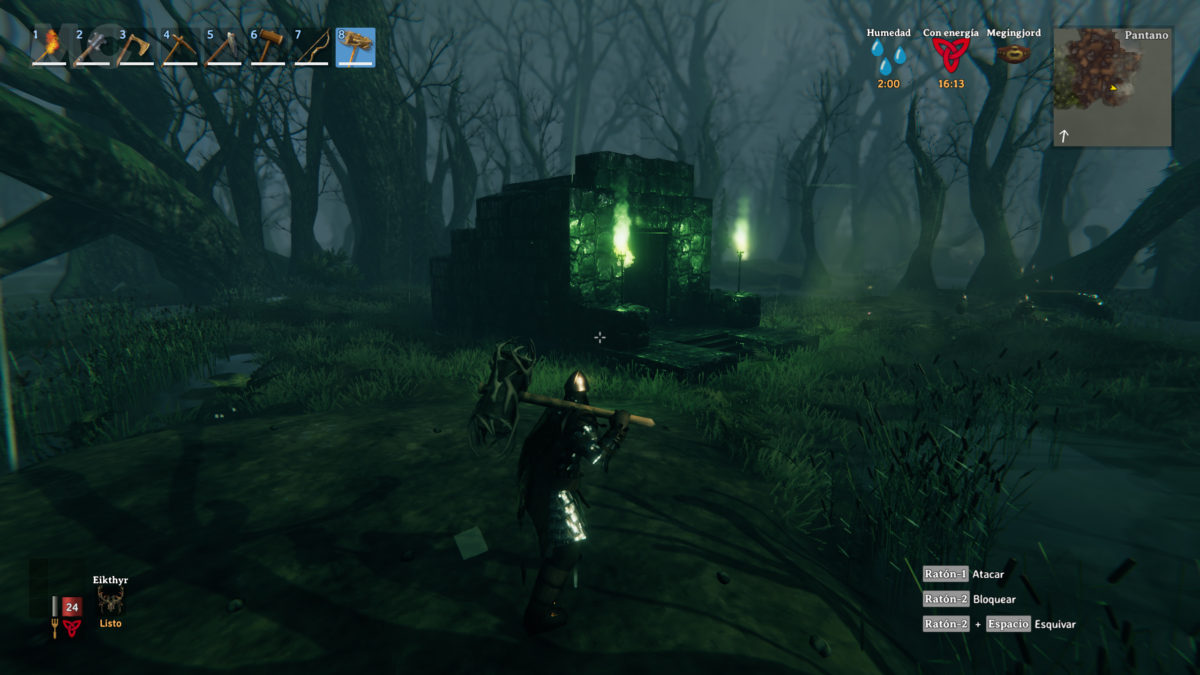Image resolution: width=1200 pixels, height=675 pixels.
Task: Choose the axe in hotbar slot 3
Action: [136, 46]
